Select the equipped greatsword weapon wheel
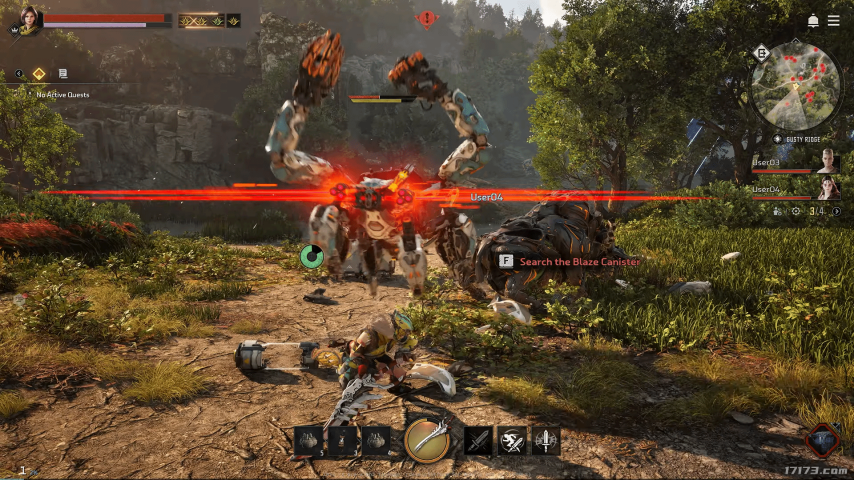Viewport: 854px width, 480px height. [427, 439]
